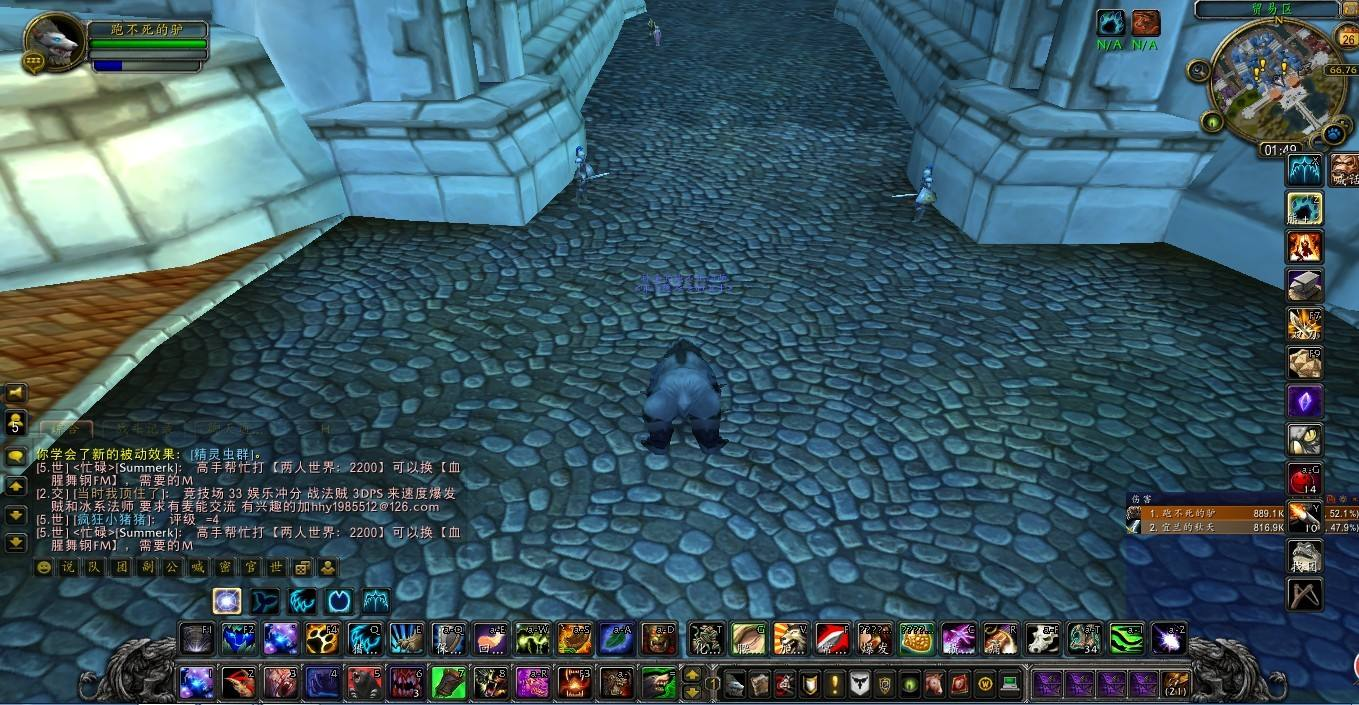
Task: Cast the green tiger stripes ability
Action: [1126, 638]
